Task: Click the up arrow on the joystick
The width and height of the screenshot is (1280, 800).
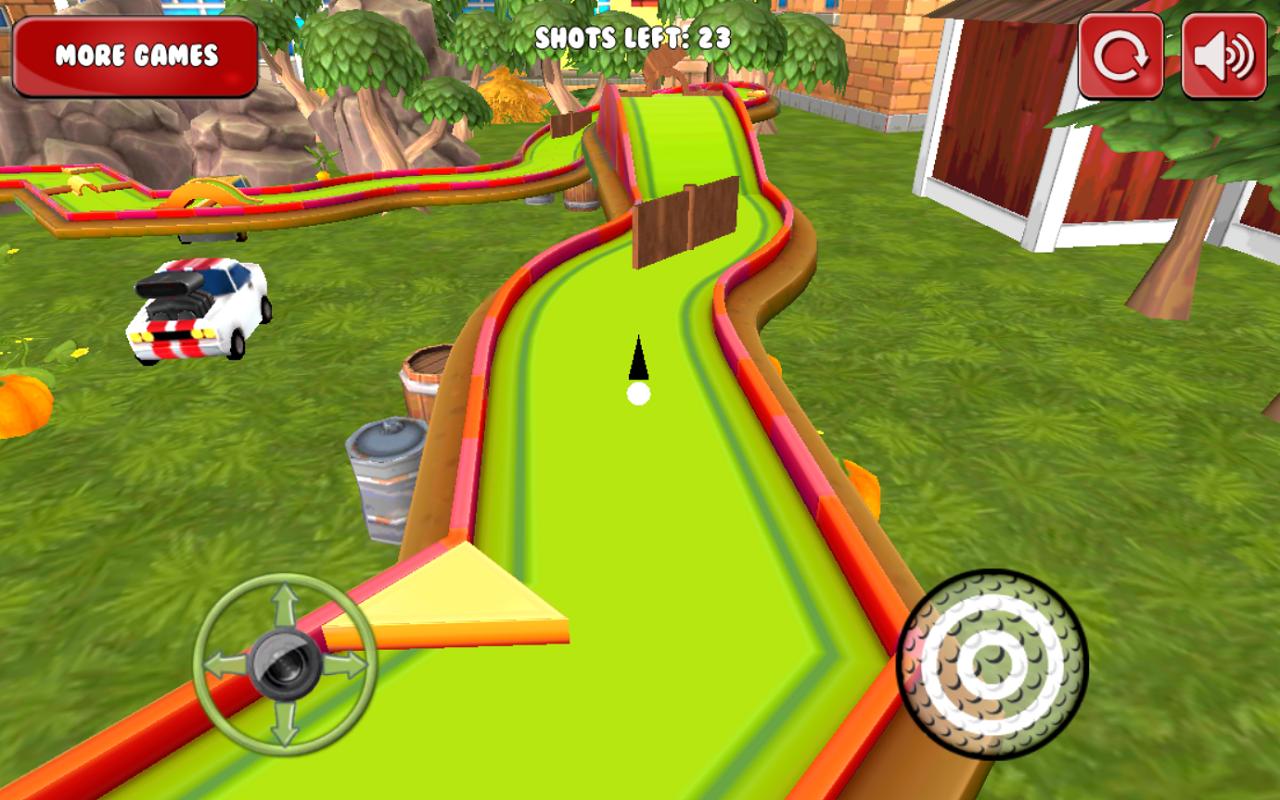Action: 287,598
